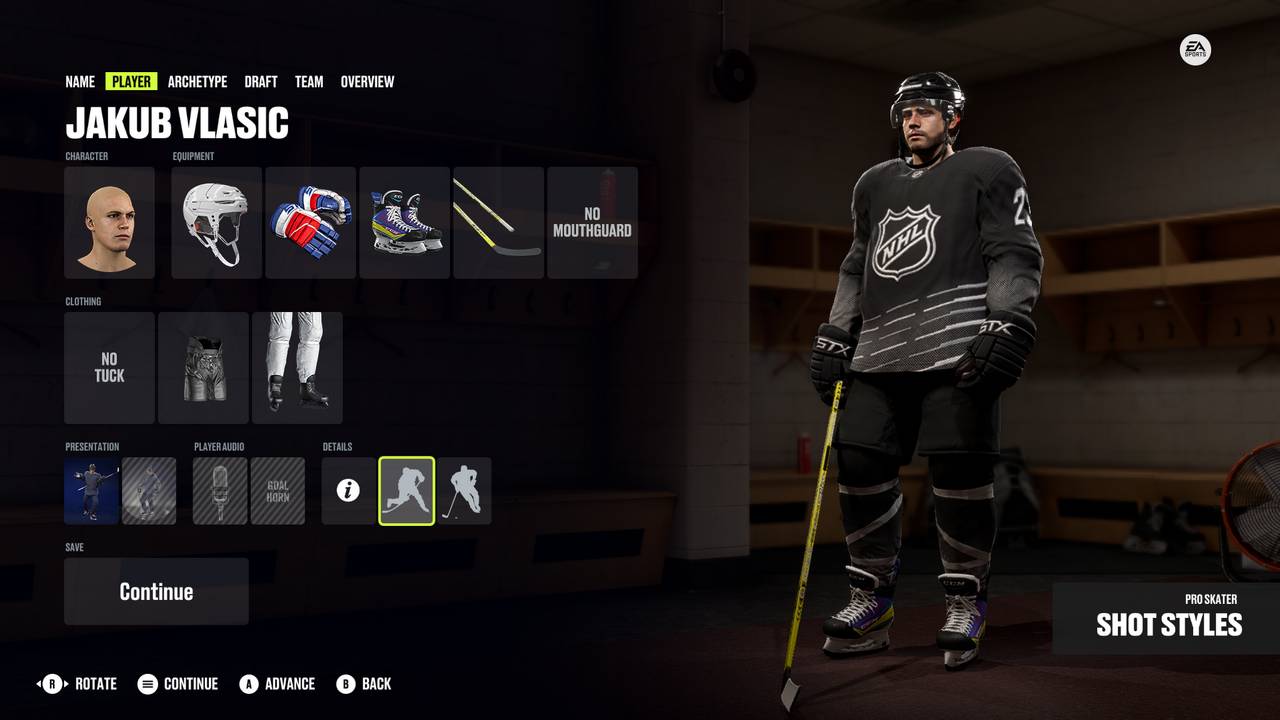Image resolution: width=1280 pixels, height=720 pixels.
Task: Switch to the Archetype tab
Action: pos(197,82)
